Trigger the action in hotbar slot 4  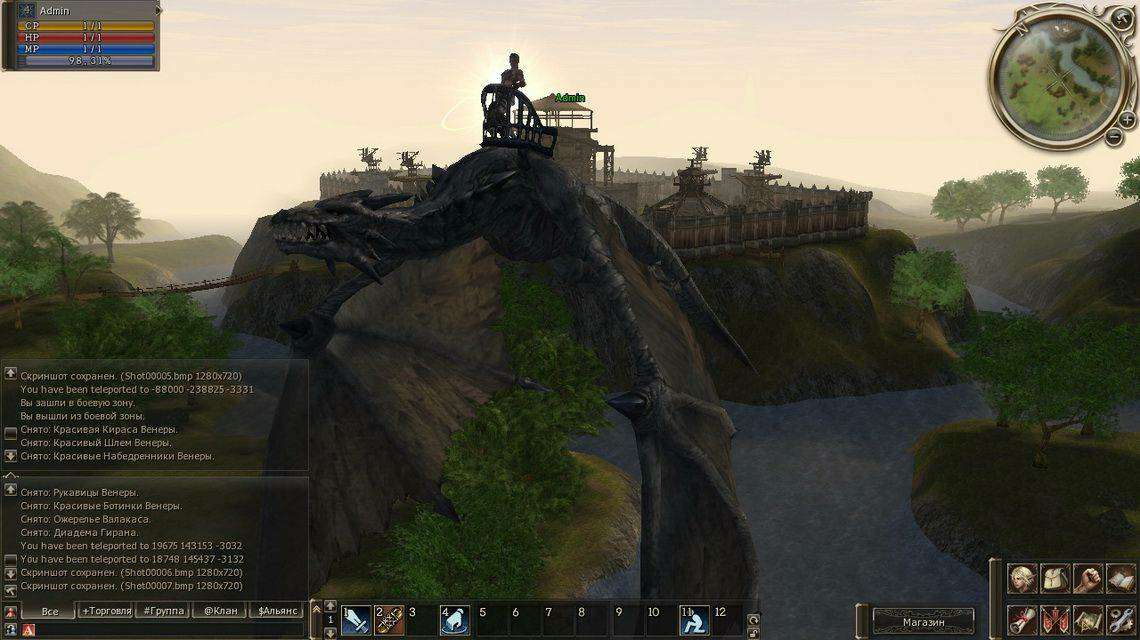(x=455, y=621)
